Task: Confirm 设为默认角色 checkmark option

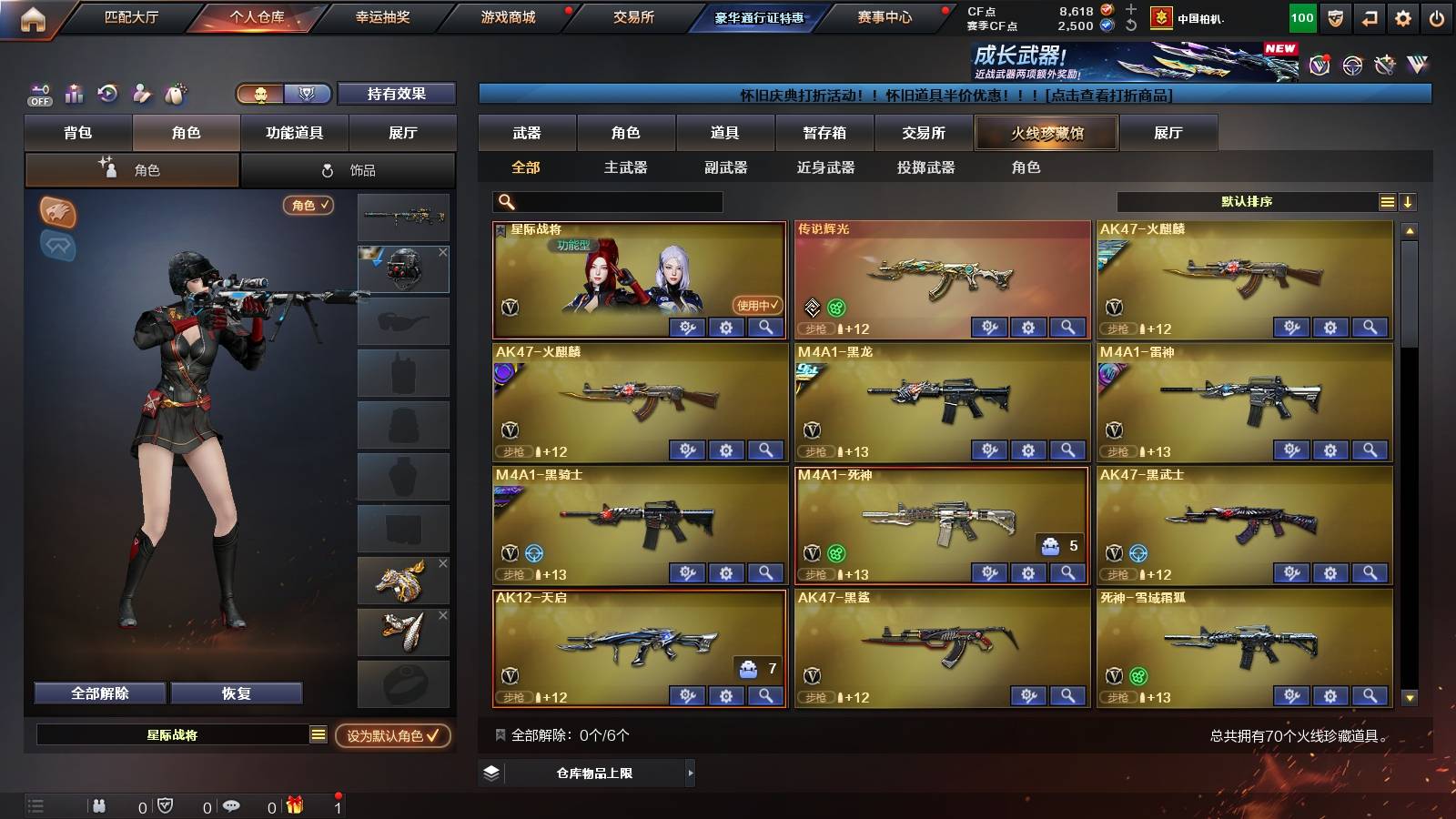Action: 393,737
